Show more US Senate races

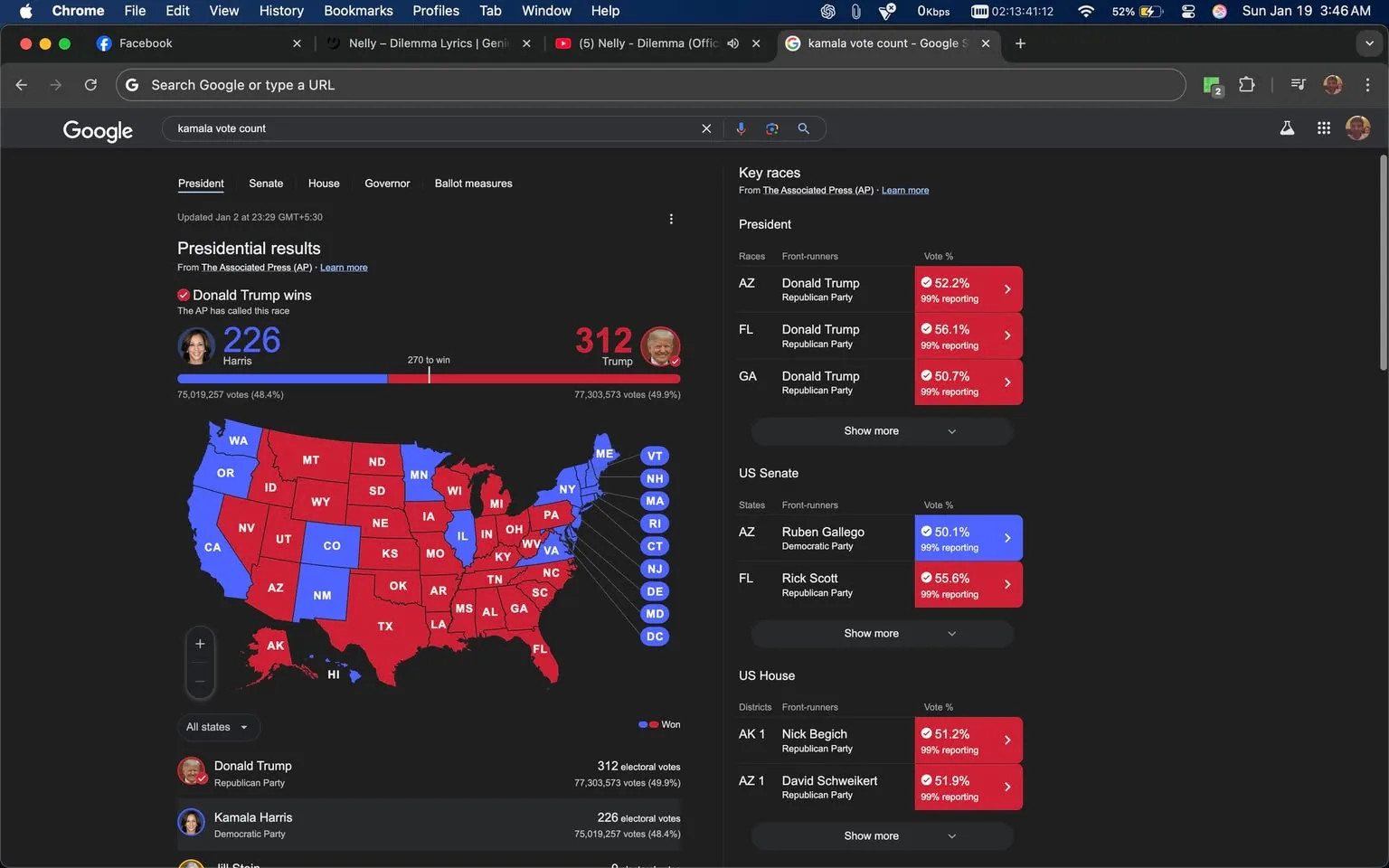[x=880, y=633]
